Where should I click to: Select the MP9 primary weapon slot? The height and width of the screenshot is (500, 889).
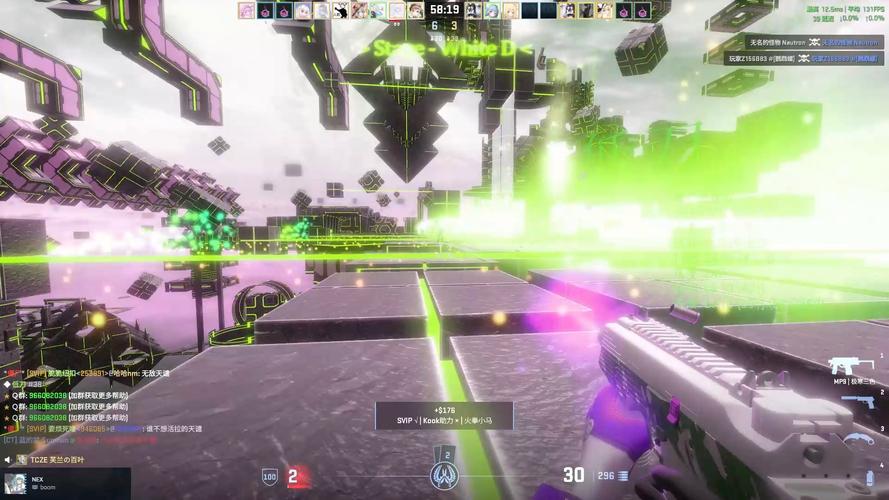[x=848, y=366]
